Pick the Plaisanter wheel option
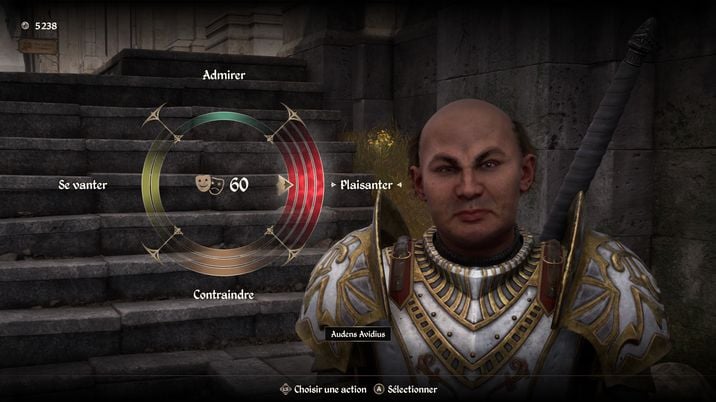The height and width of the screenshot is (402, 716). pyautogui.click(x=365, y=185)
